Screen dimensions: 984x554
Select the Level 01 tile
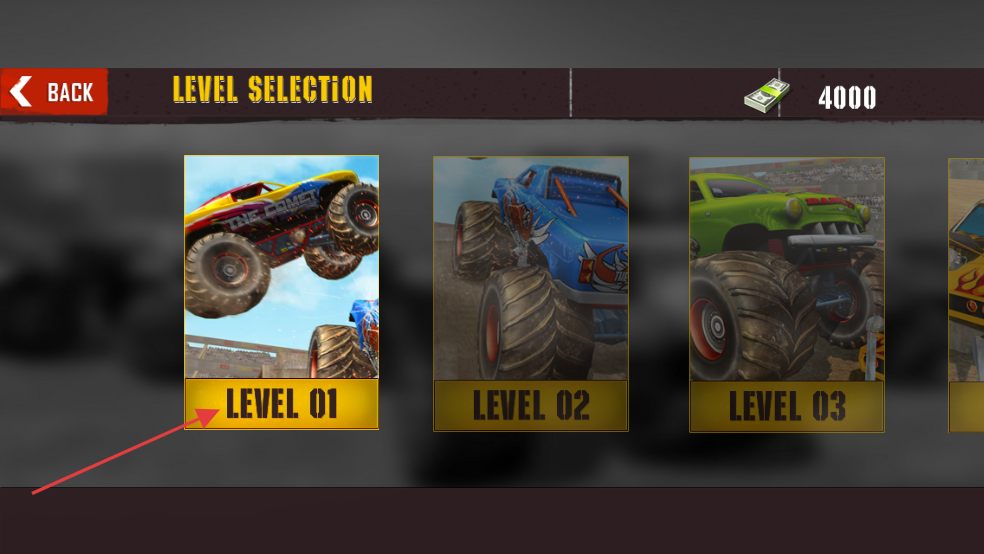pyautogui.click(x=281, y=292)
